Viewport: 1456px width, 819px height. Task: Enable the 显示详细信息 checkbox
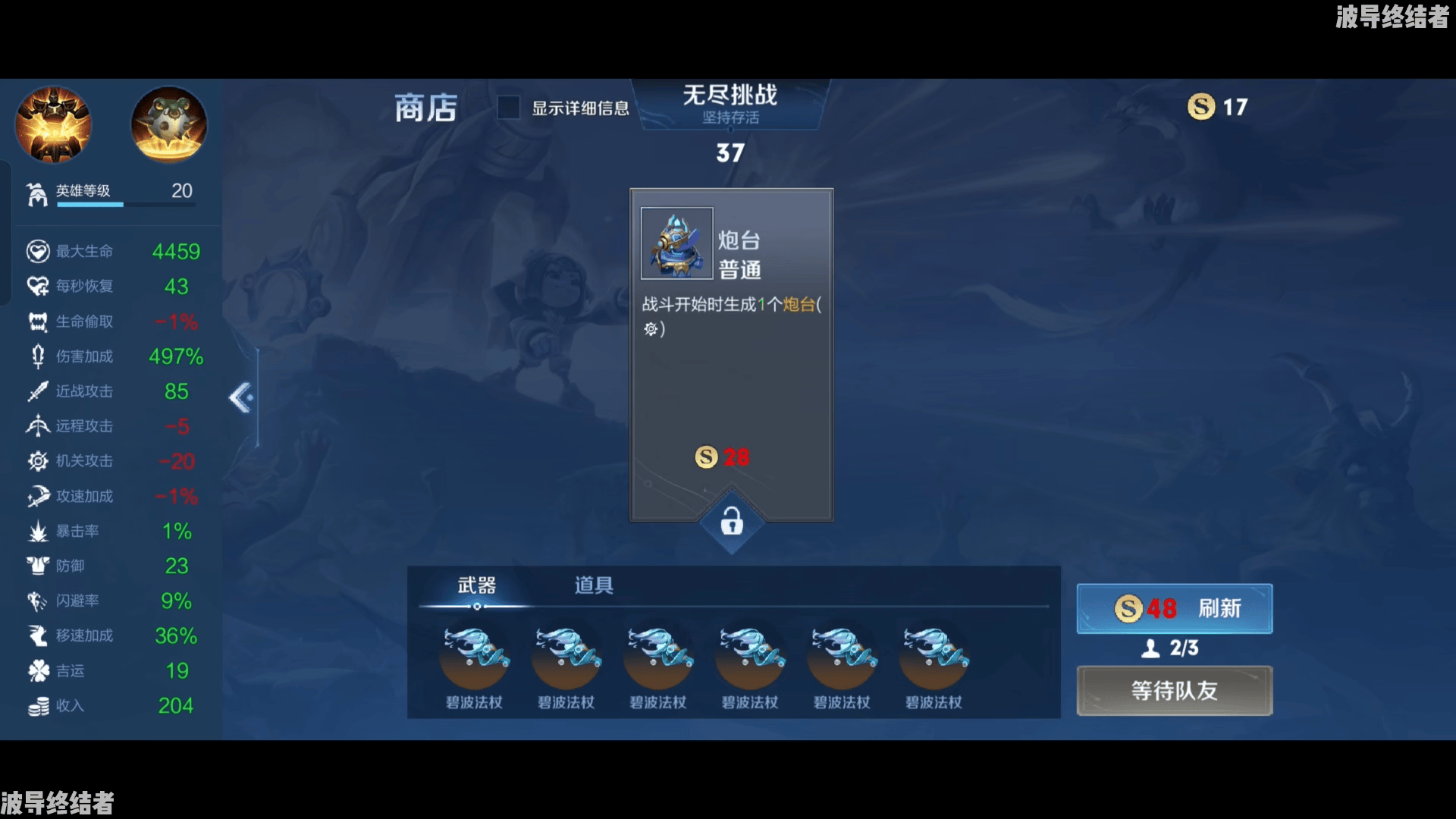(x=507, y=108)
